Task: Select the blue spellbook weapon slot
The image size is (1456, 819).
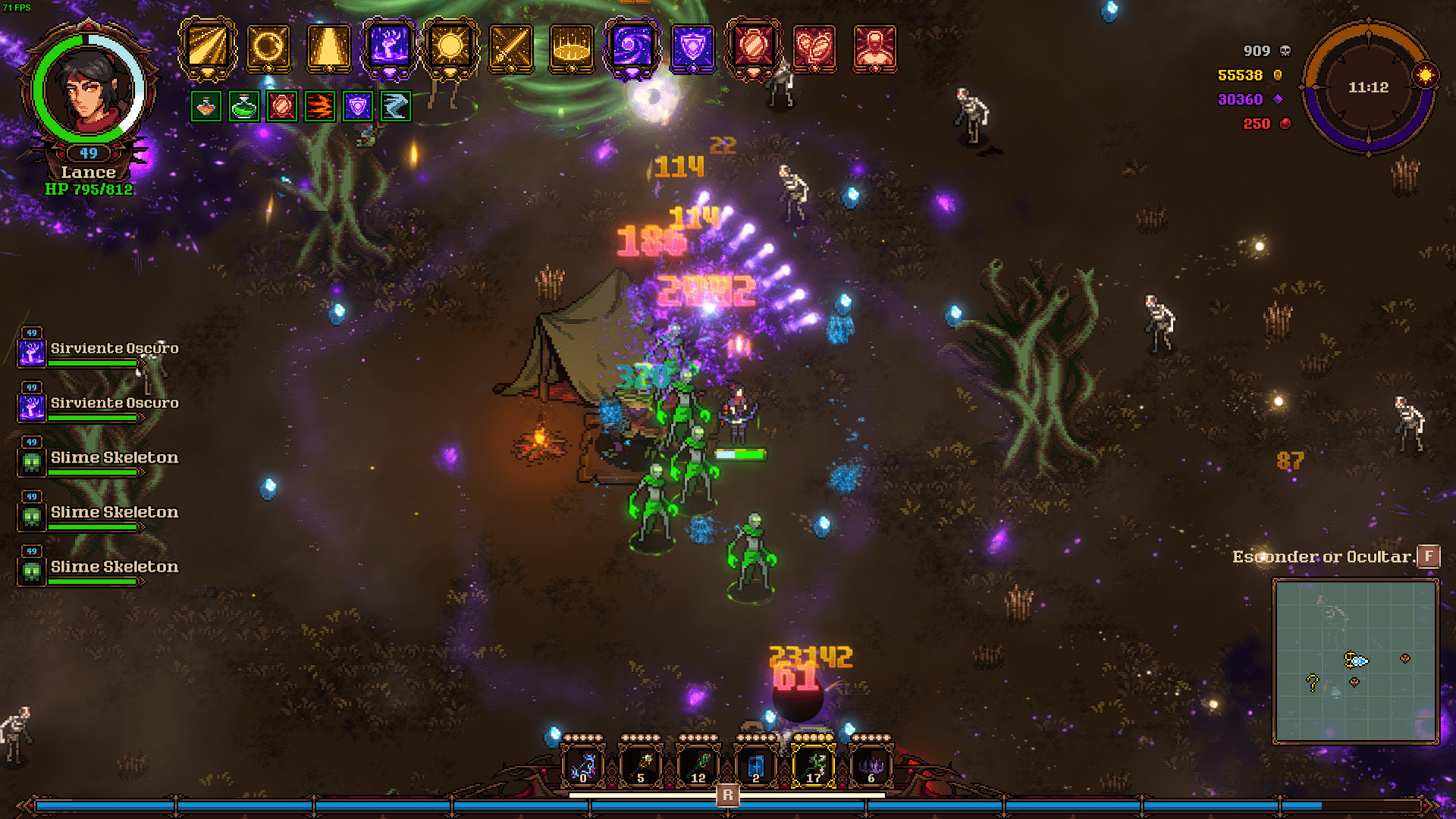Action: coord(756,766)
